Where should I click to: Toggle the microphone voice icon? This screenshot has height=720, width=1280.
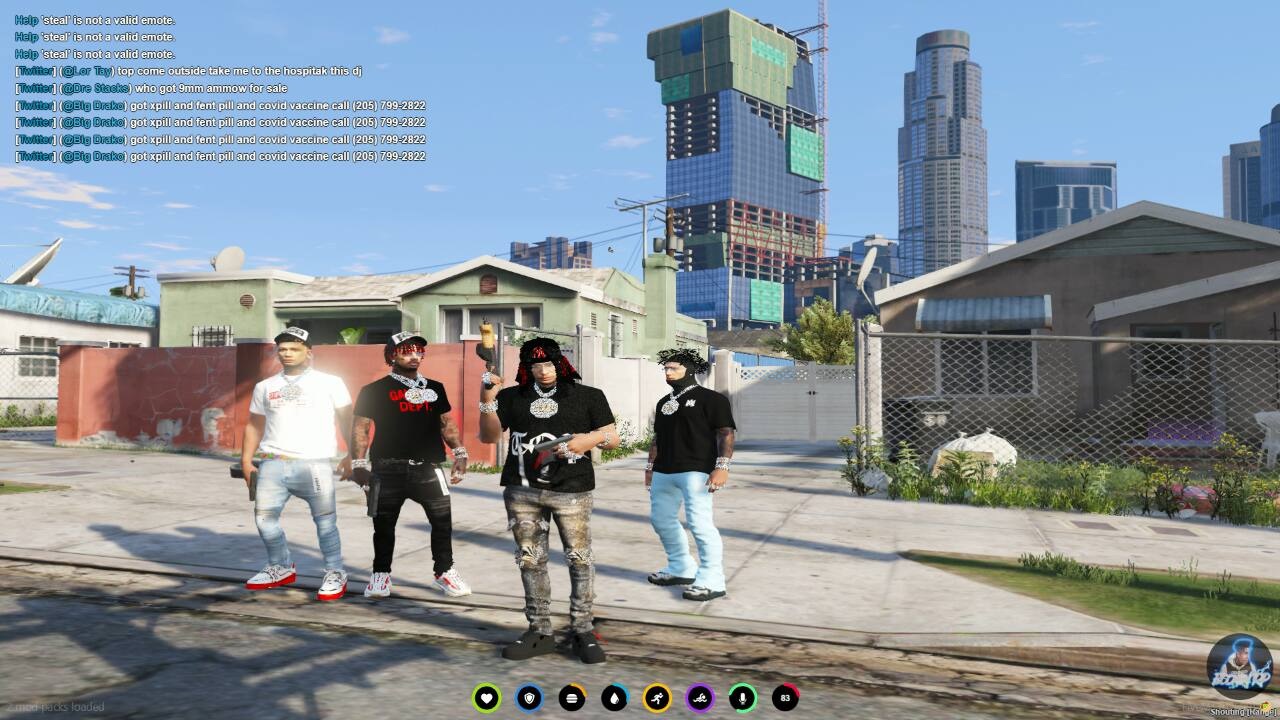[x=742, y=698]
